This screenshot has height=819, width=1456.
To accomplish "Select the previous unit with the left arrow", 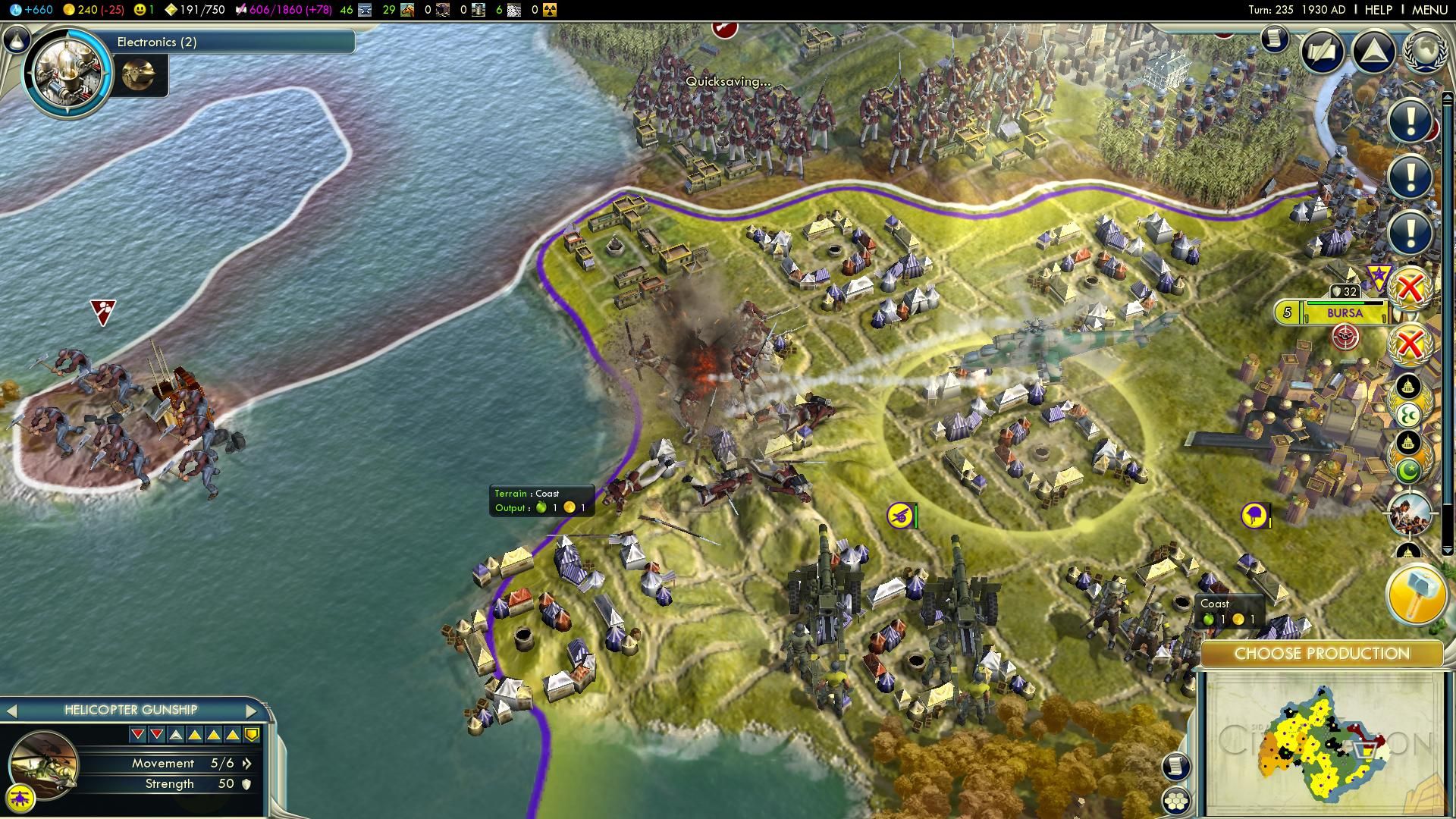I will (x=11, y=711).
